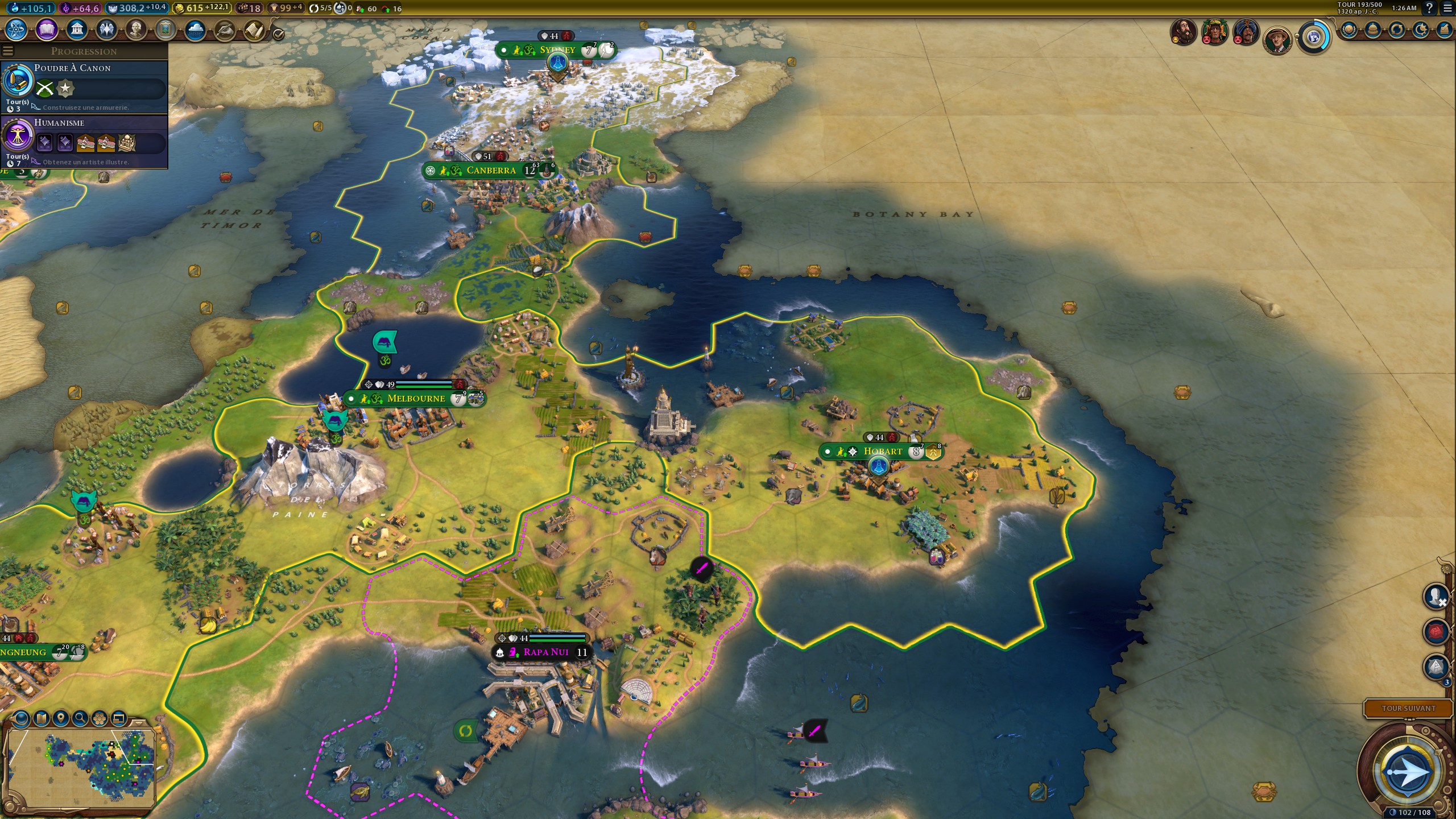The width and height of the screenshot is (1456, 819).
Task: Open the Great People bust icon
Action: point(136,29)
